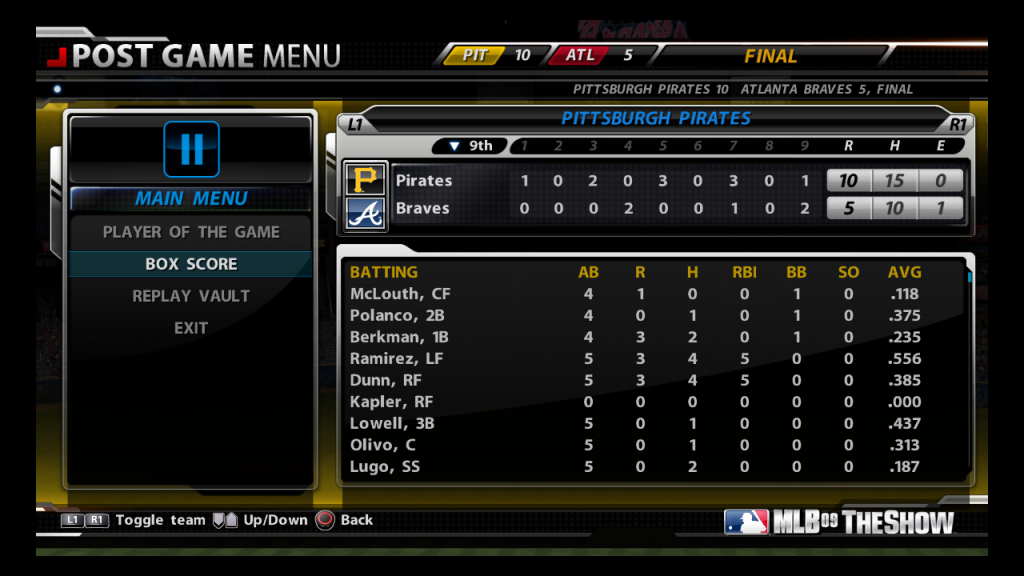
Task: Select the Braves team logo icon
Action: coord(365,211)
